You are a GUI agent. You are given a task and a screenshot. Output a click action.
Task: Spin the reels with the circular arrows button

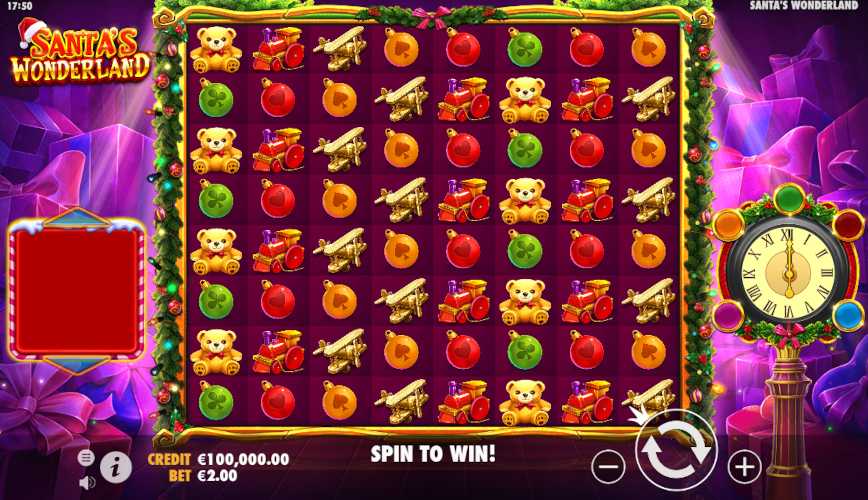click(x=676, y=451)
